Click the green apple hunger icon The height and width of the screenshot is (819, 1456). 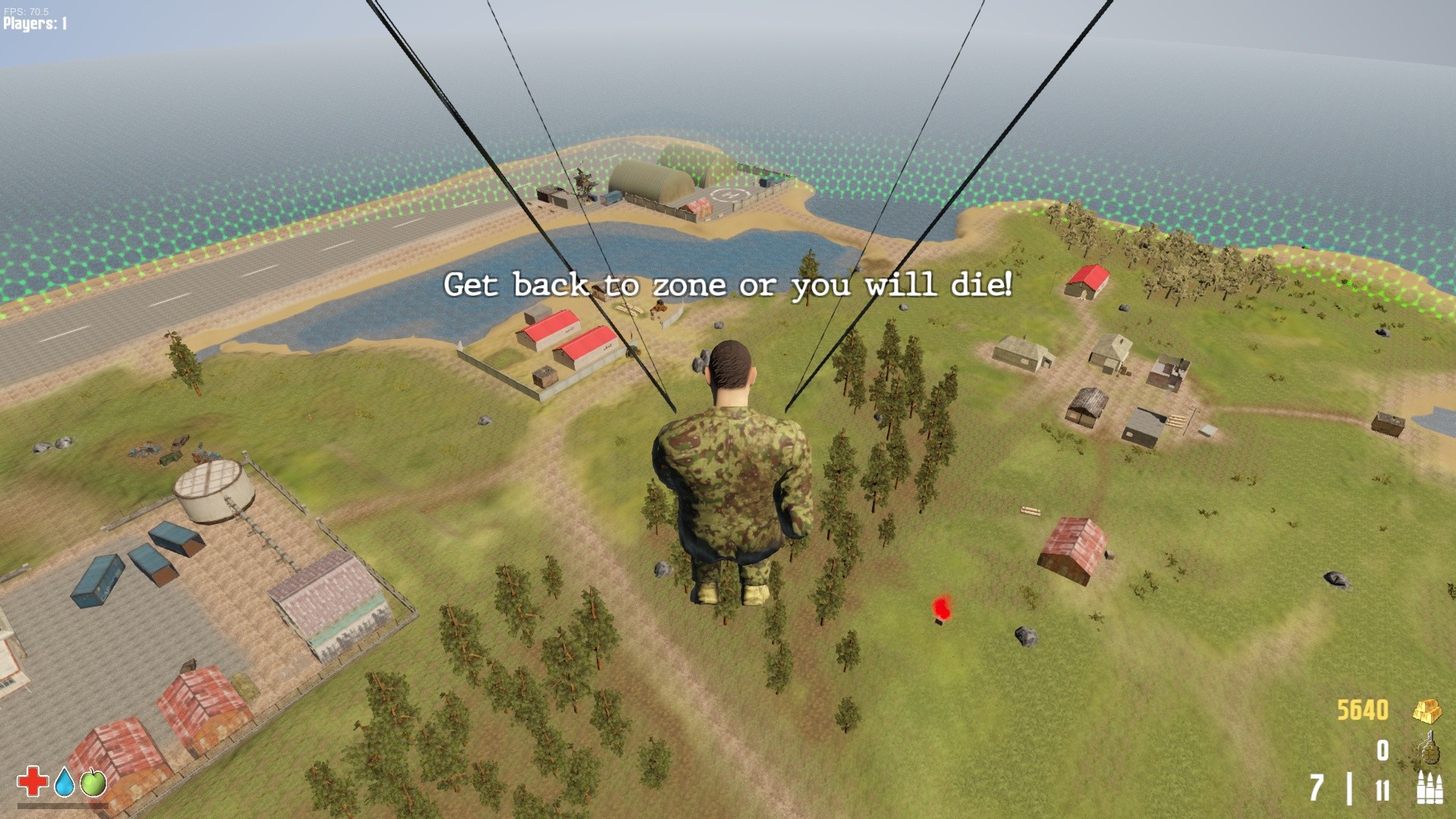point(93,783)
